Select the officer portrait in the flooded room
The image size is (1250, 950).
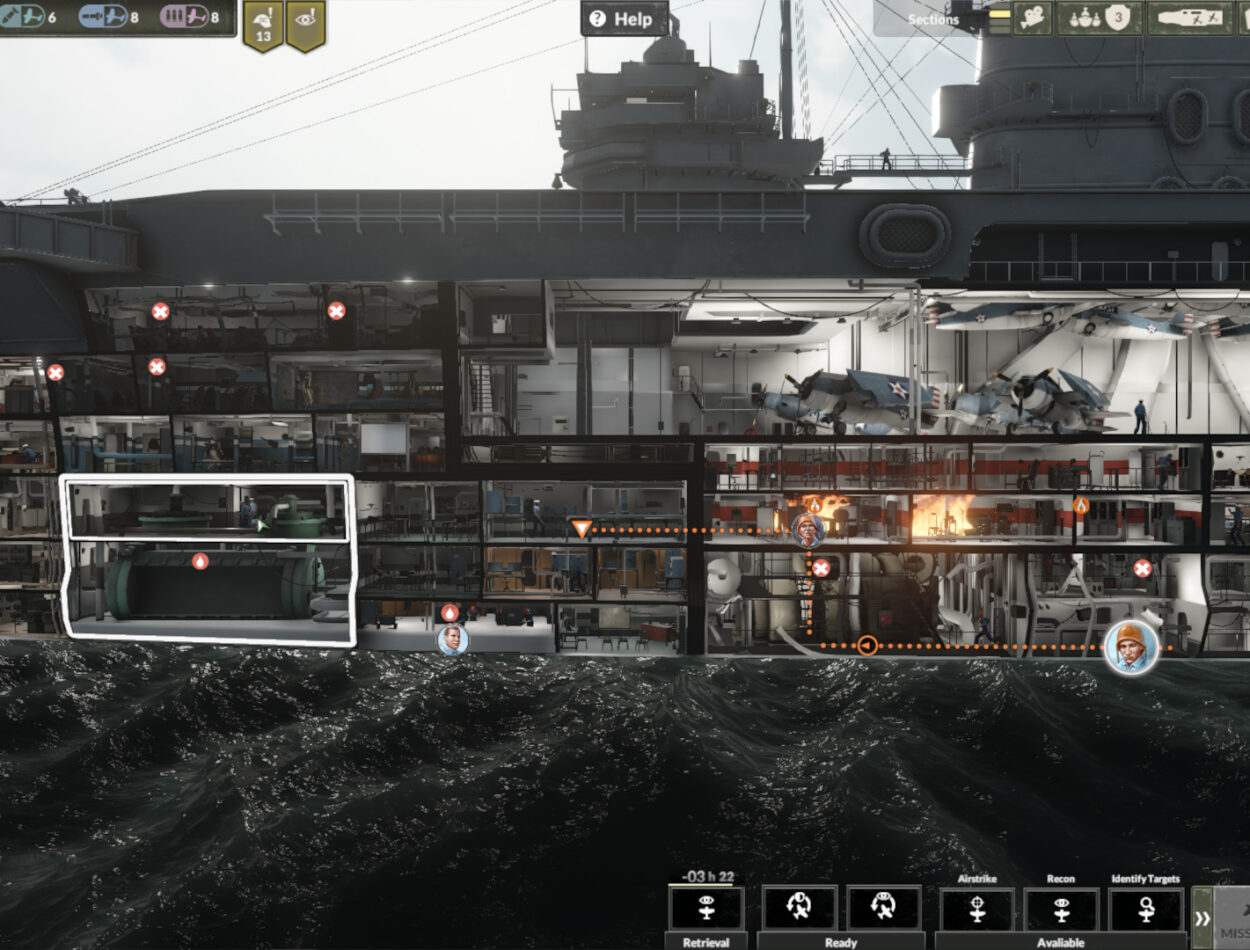452,639
